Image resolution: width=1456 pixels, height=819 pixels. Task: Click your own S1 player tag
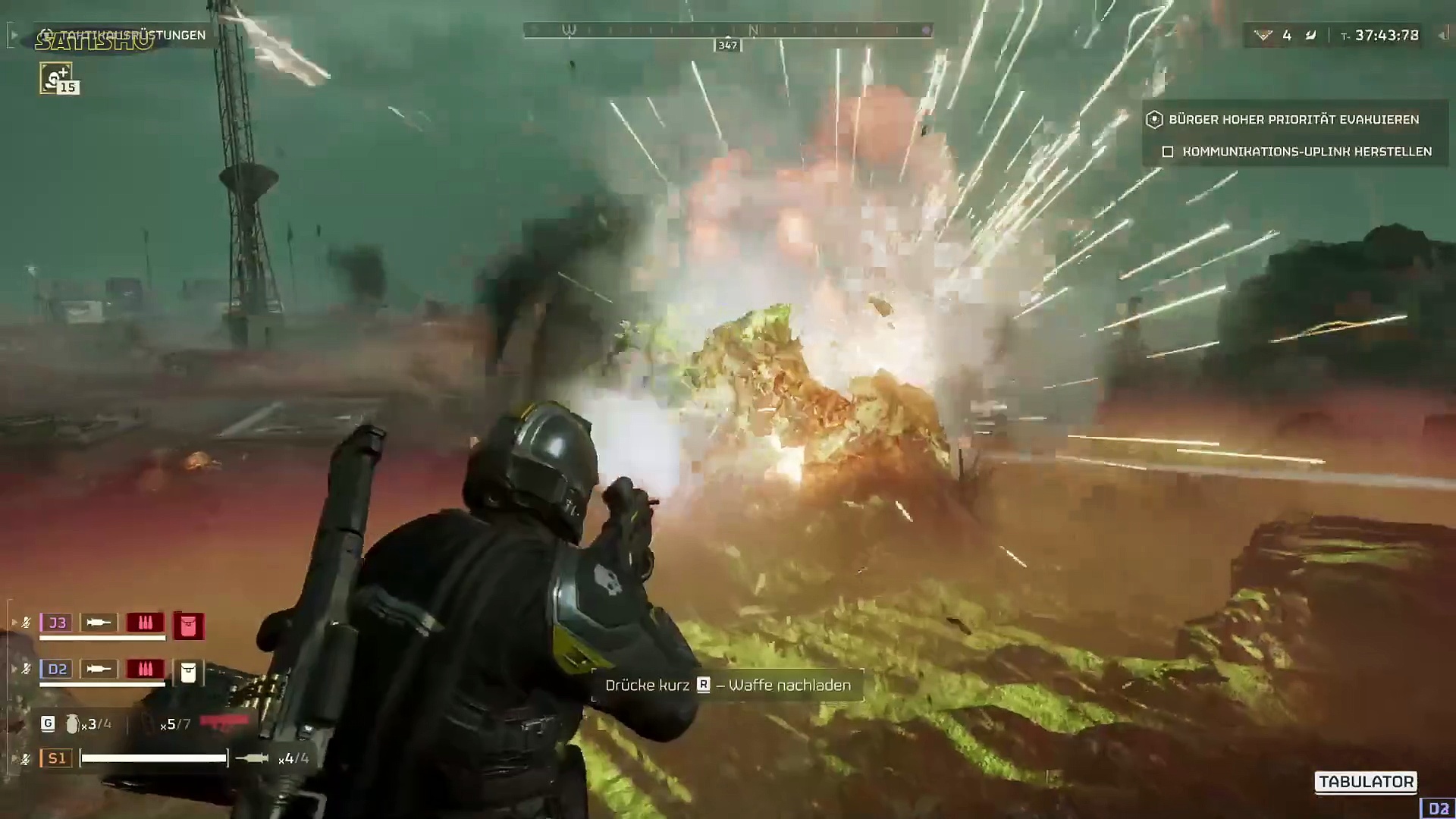click(x=57, y=758)
